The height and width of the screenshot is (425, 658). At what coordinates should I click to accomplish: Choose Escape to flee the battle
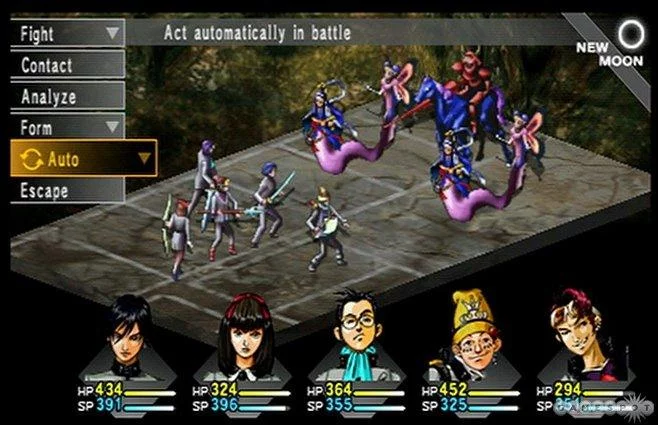[66, 190]
